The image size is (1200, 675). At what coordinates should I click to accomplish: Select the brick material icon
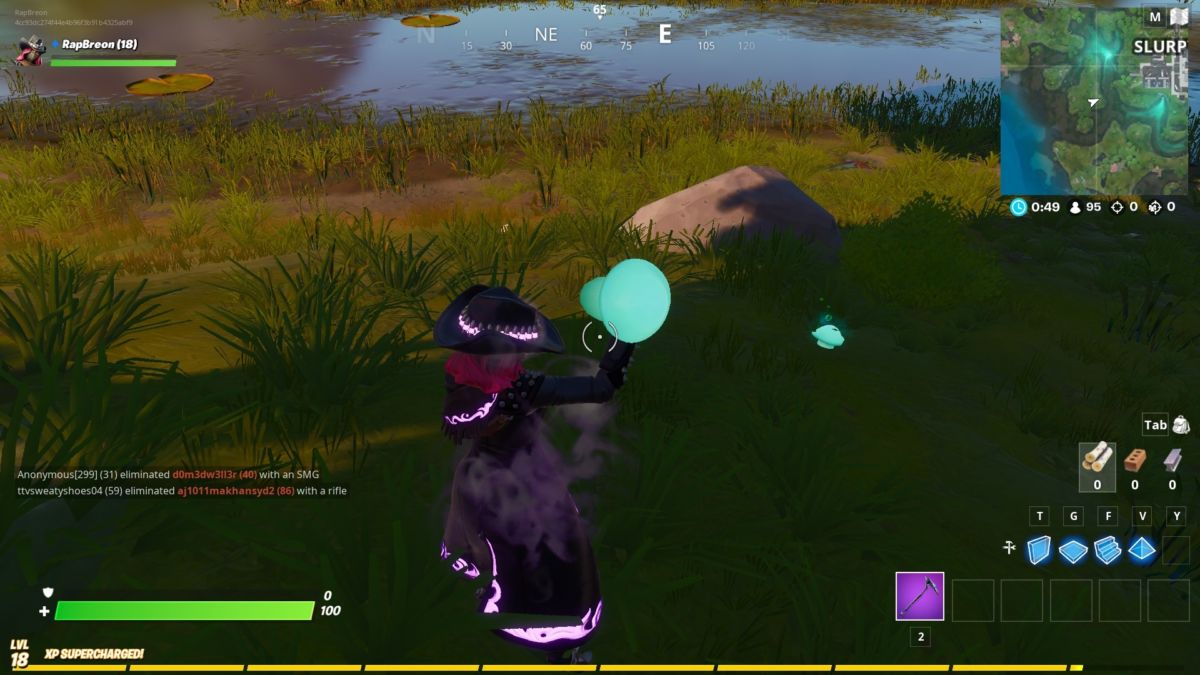click(x=1134, y=459)
